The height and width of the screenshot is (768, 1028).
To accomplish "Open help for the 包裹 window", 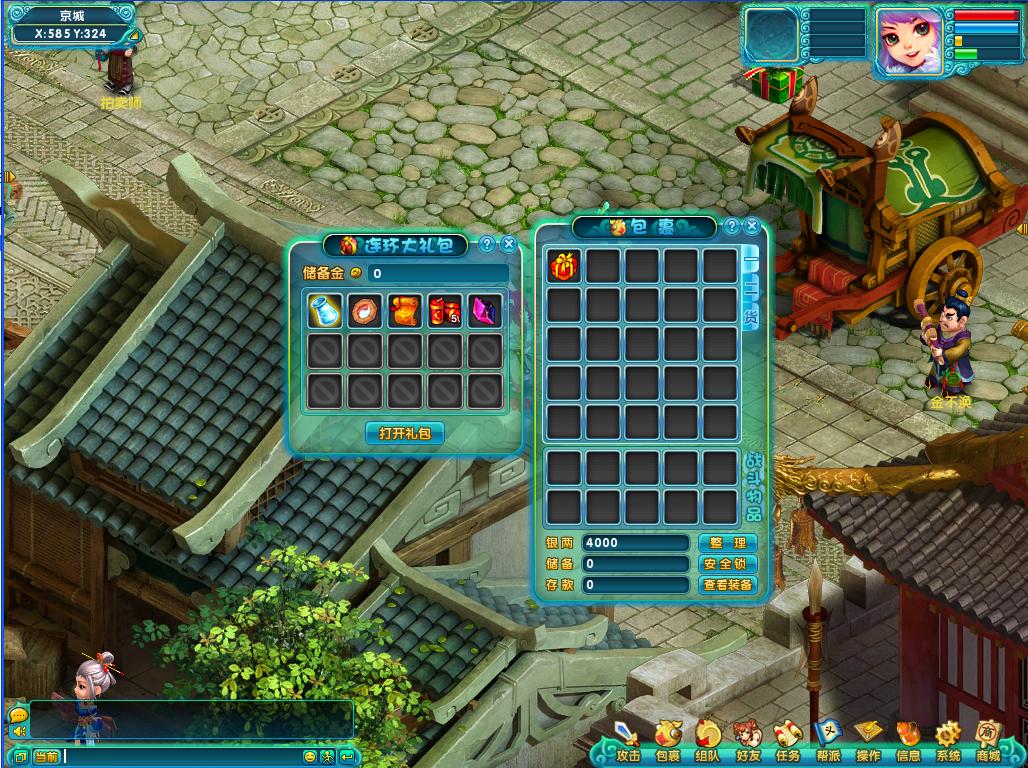I will [x=732, y=226].
